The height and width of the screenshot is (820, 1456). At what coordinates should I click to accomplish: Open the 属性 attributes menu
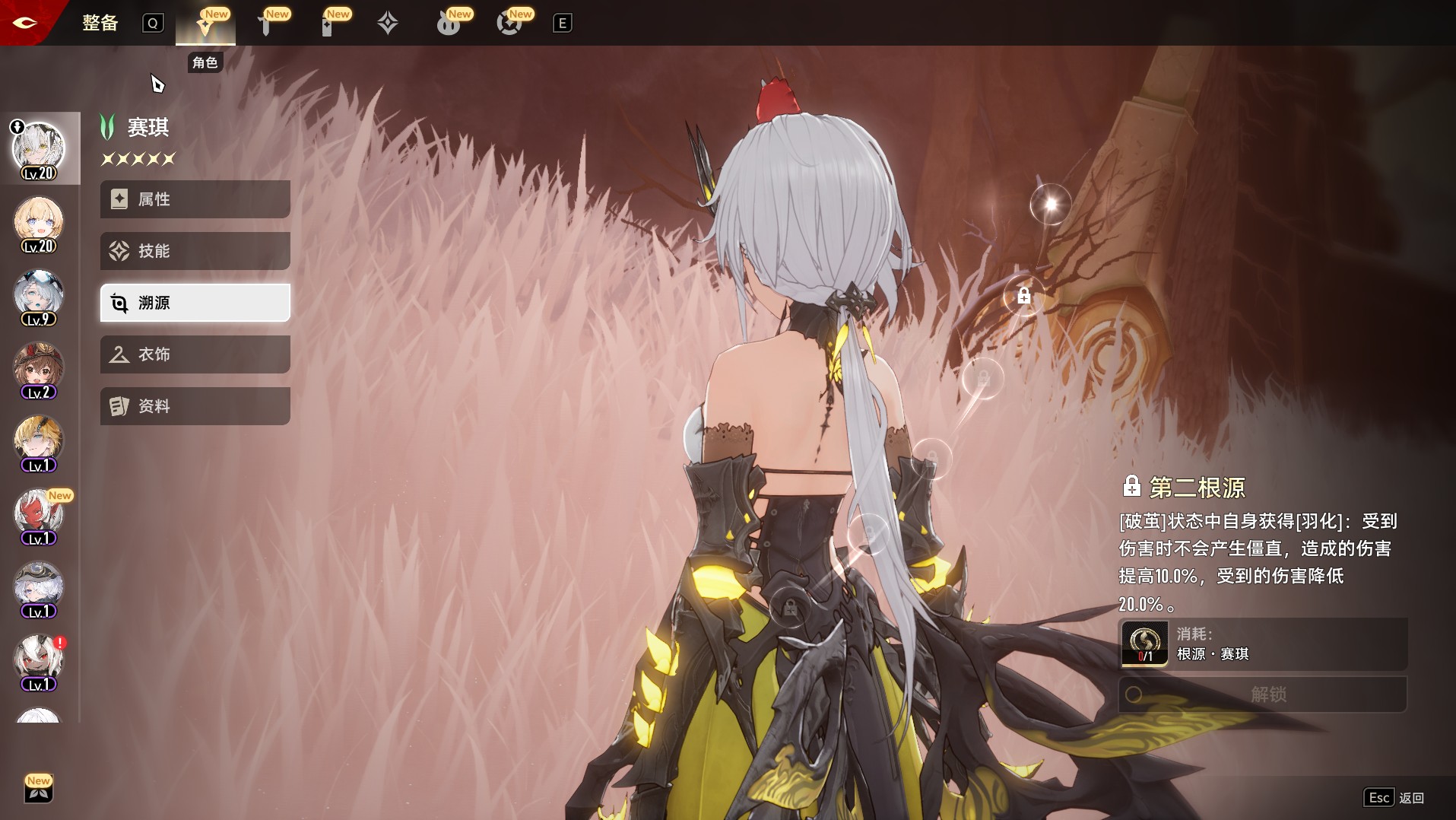click(195, 199)
